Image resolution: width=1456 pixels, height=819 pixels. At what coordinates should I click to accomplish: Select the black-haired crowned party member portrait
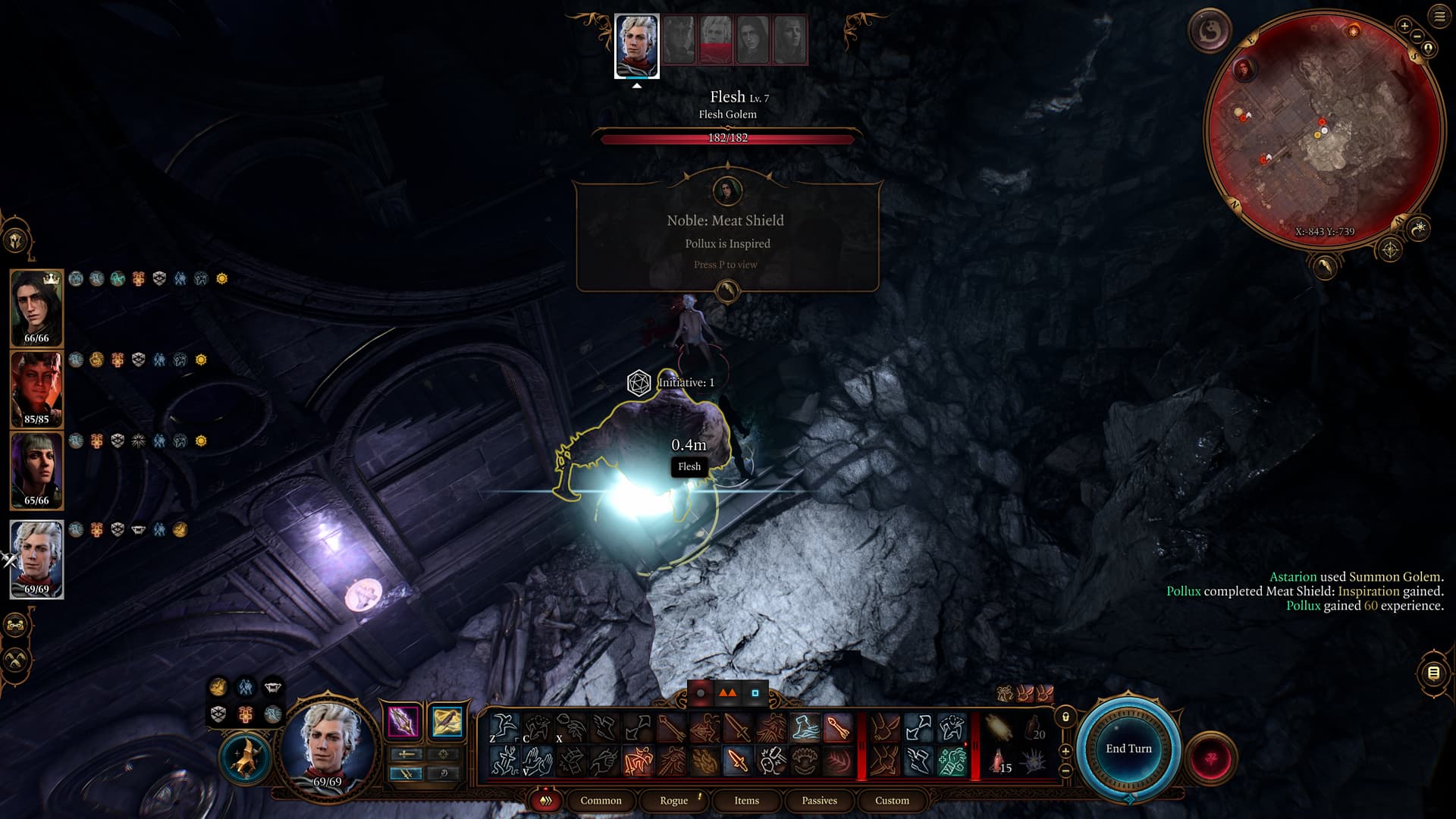point(36,306)
